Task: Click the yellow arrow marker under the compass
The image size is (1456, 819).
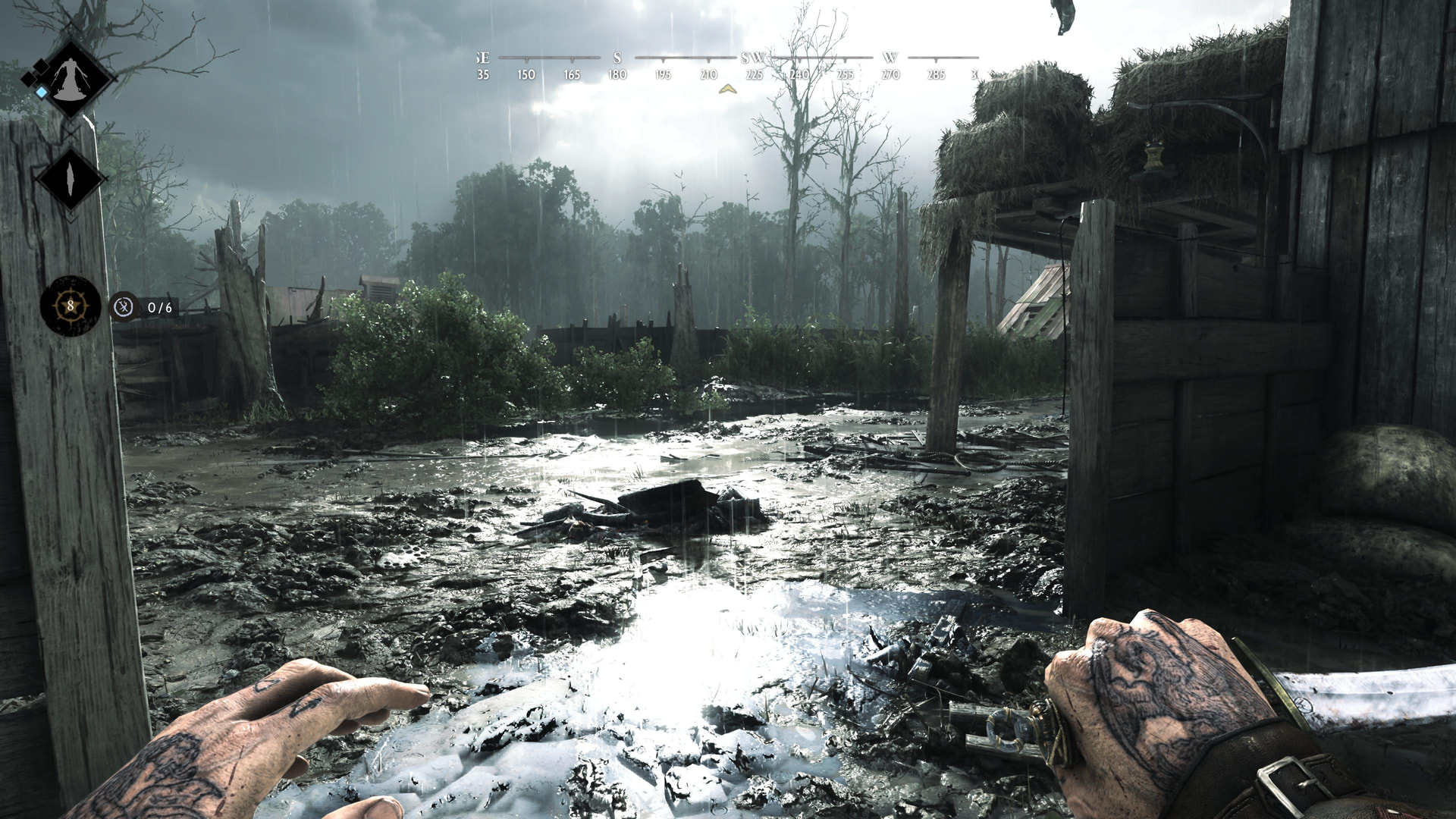Action: (727, 89)
